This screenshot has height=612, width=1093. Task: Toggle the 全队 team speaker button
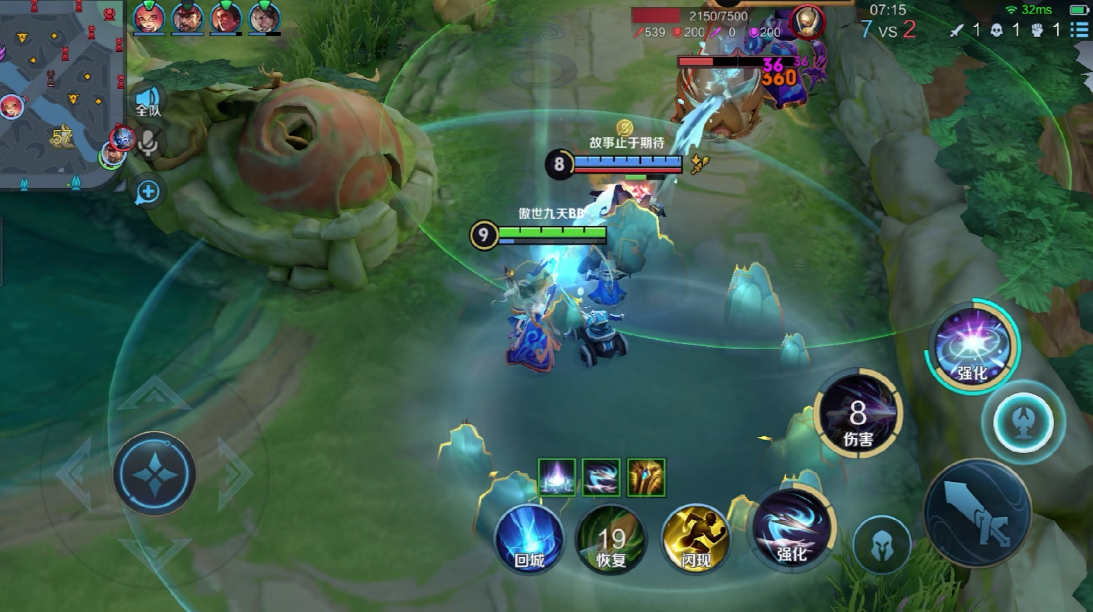(148, 101)
